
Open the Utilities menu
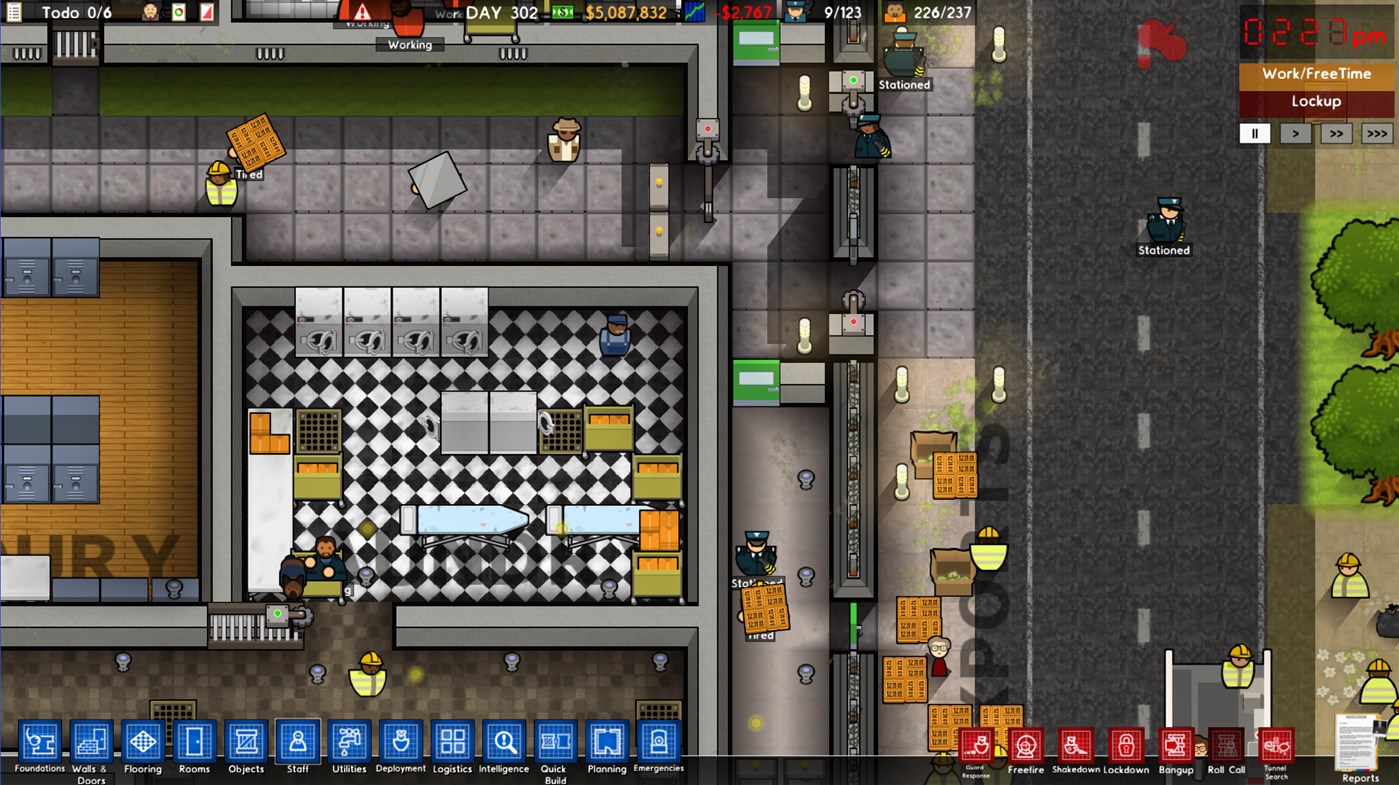[x=349, y=742]
